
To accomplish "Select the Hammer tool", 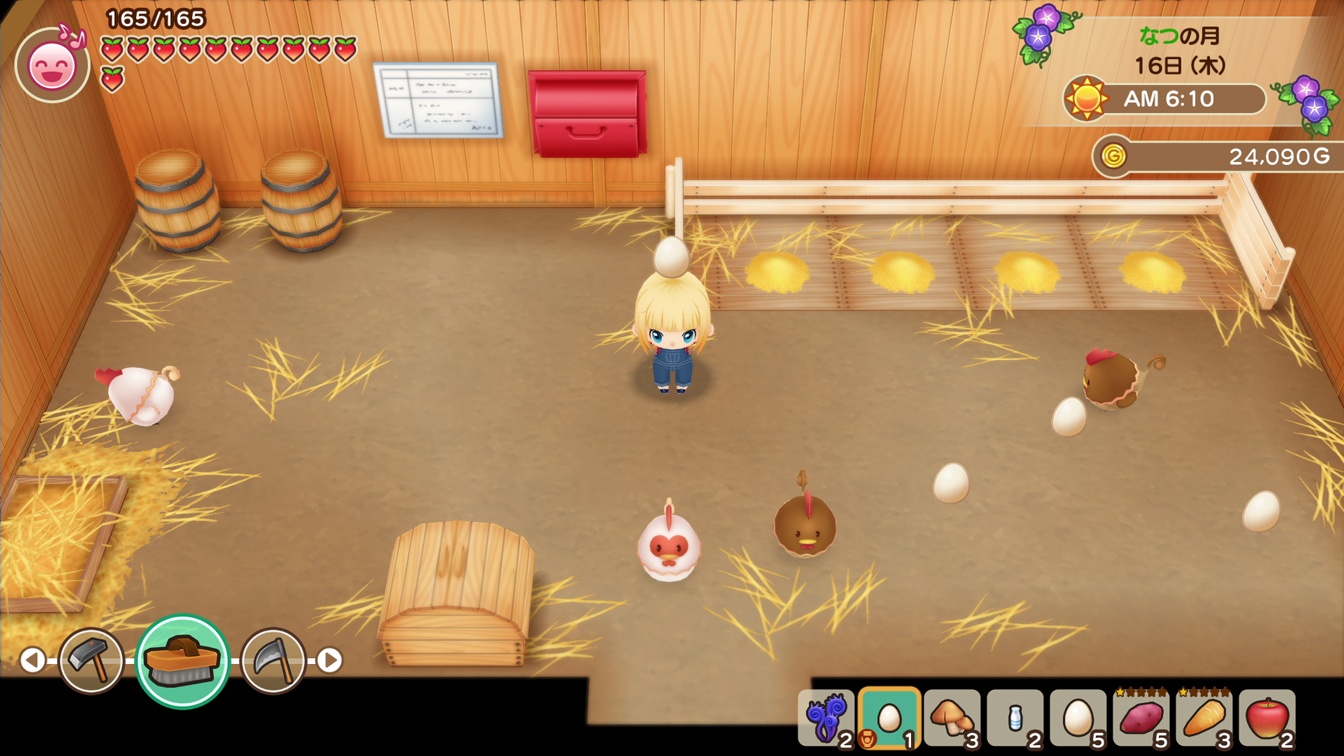I will point(93,660).
